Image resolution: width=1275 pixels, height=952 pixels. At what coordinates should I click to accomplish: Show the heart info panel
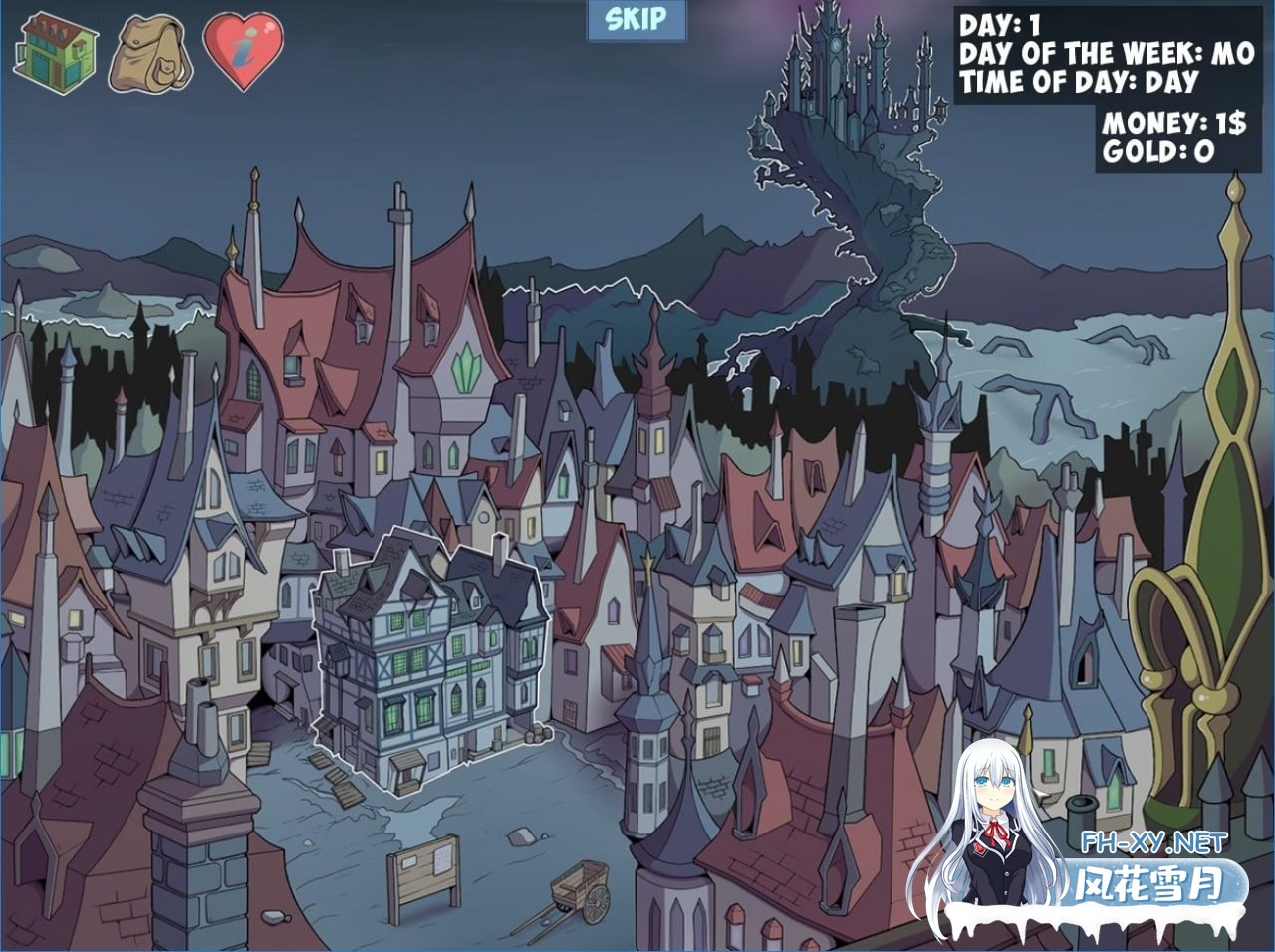pyautogui.click(x=243, y=51)
